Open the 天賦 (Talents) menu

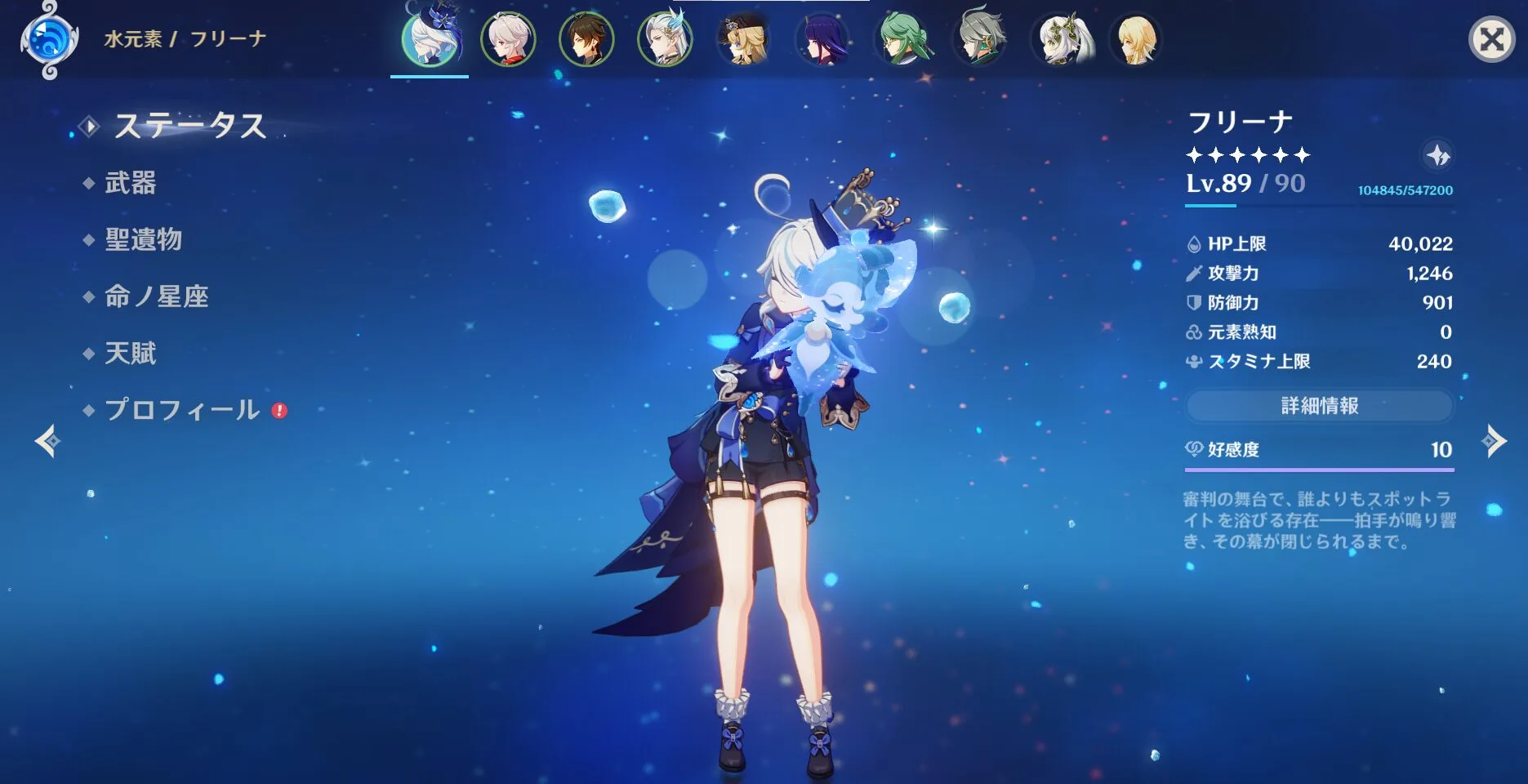point(130,354)
